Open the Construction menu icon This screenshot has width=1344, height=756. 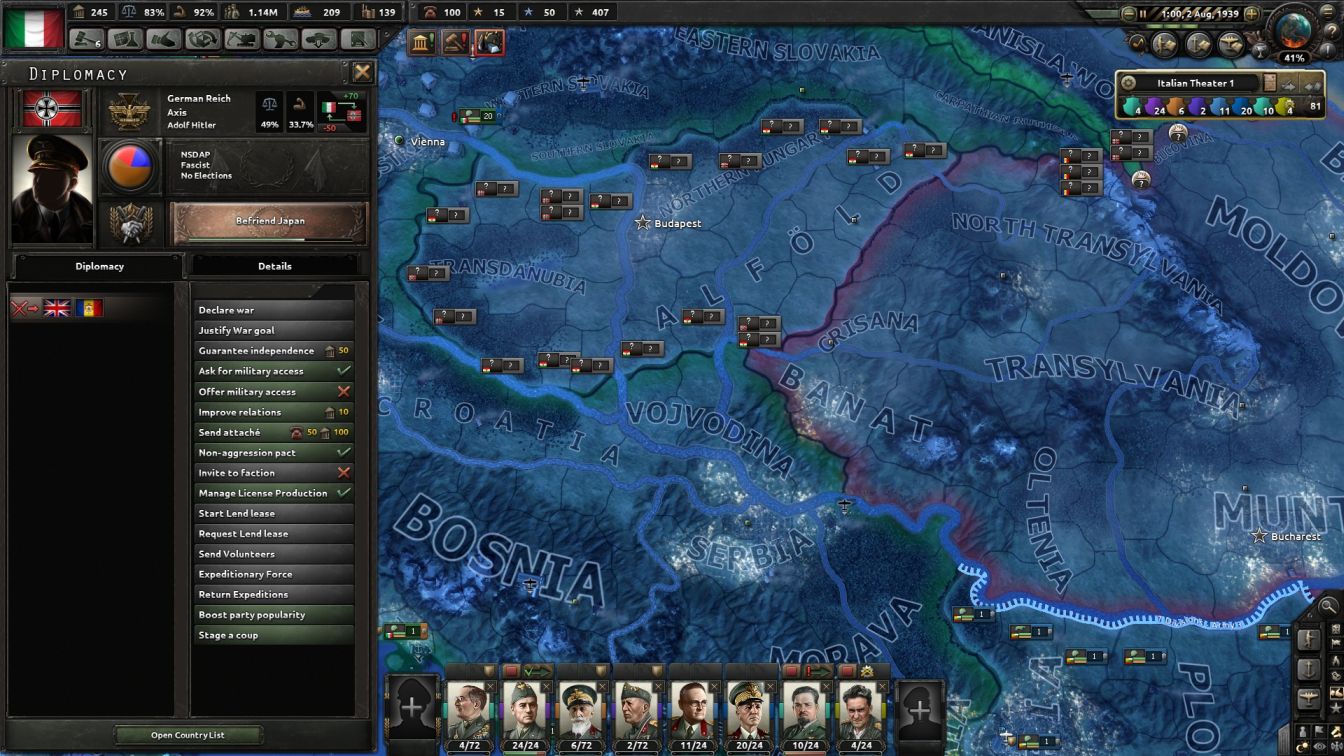click(243, 43)
